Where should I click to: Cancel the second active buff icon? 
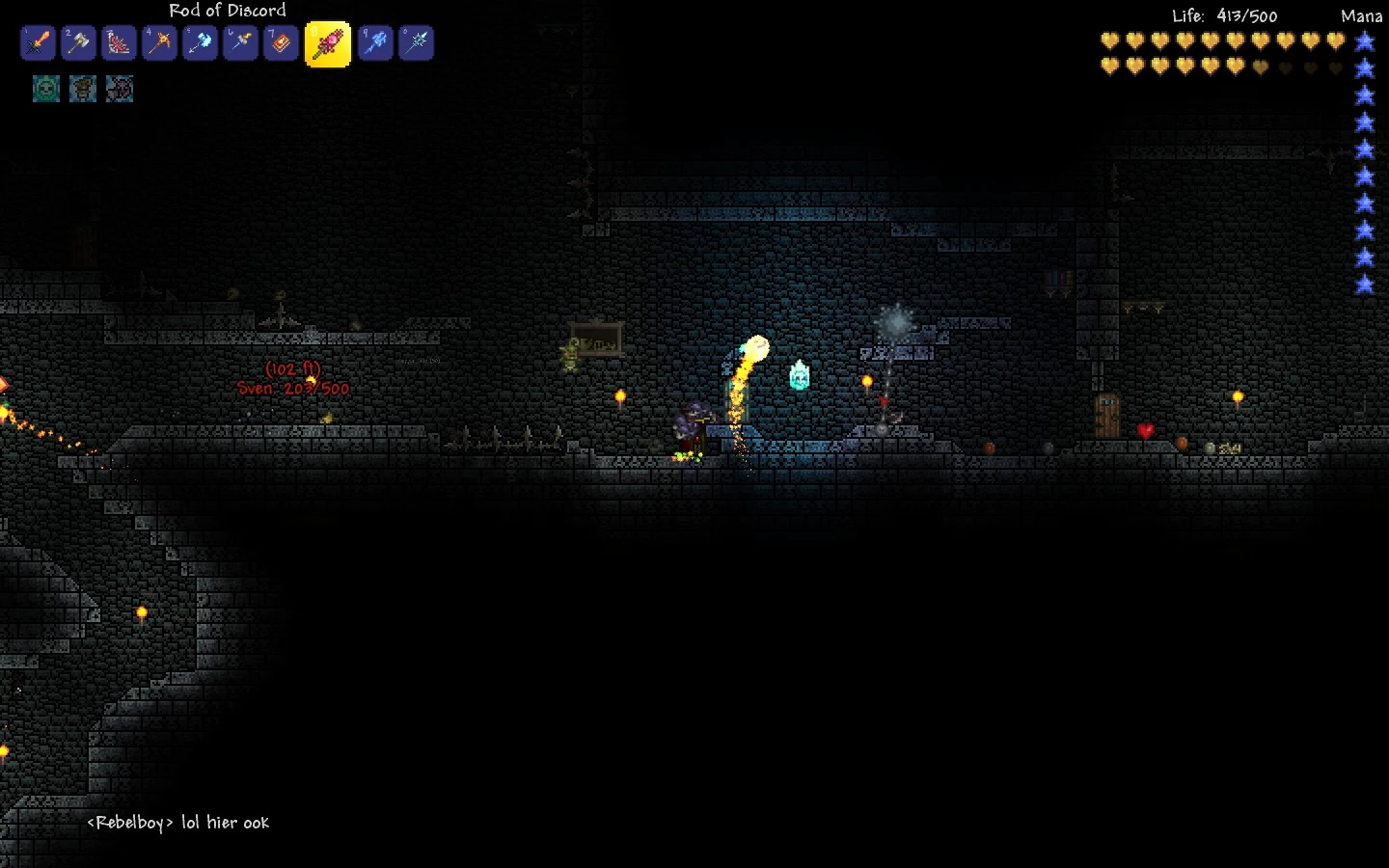click(x=83, y=88)
